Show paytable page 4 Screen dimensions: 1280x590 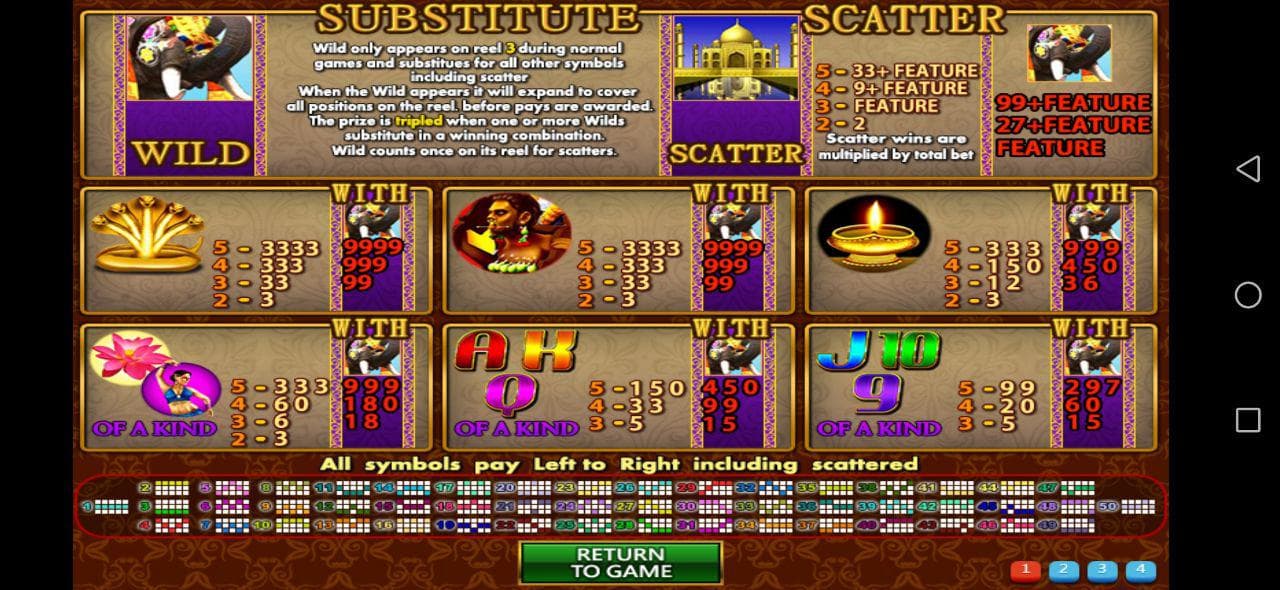(1140, 571)
